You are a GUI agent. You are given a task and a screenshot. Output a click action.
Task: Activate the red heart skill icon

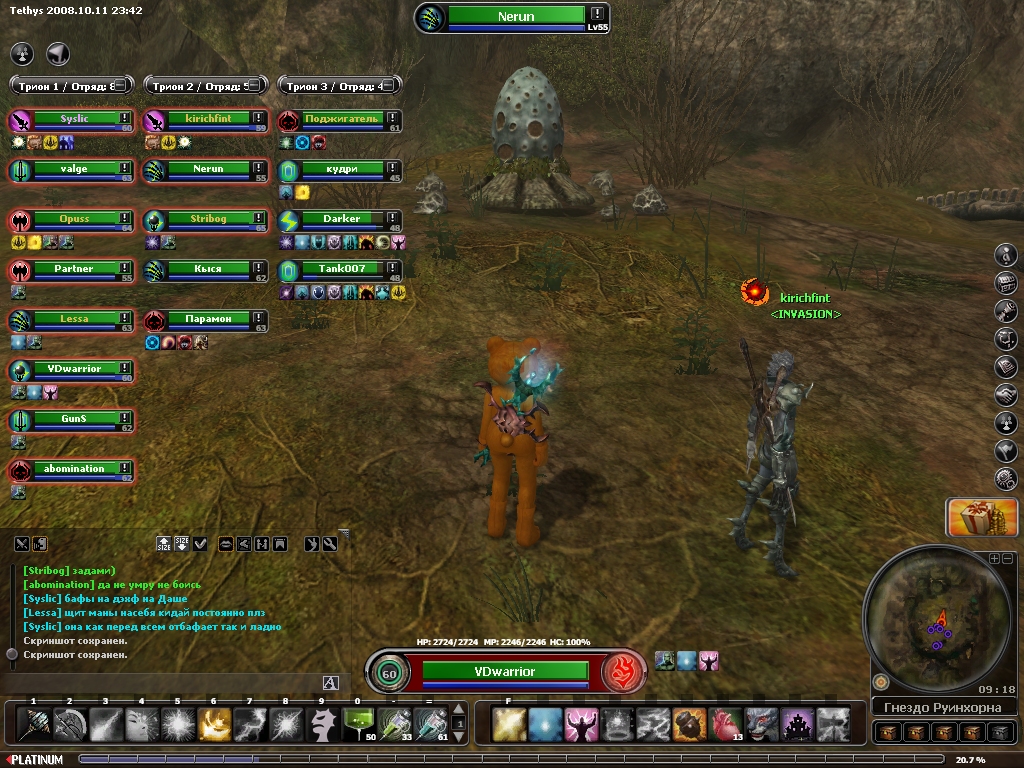pyautogui.click(x=724, y=723)
